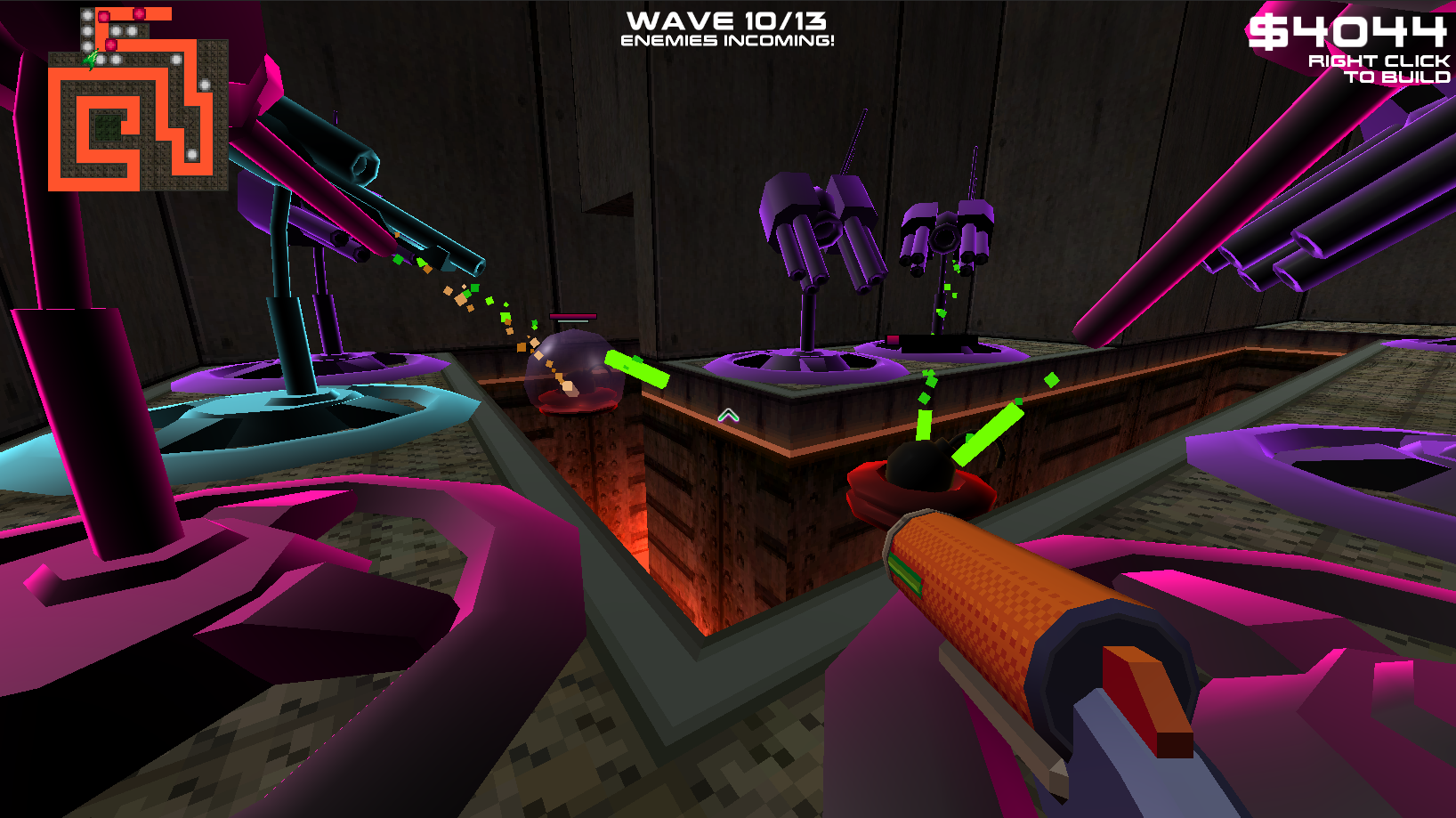Click the ENEMIES INCOMING! warning label
This screenshot has height=818, width=1456.
click(x=728, y=40)
